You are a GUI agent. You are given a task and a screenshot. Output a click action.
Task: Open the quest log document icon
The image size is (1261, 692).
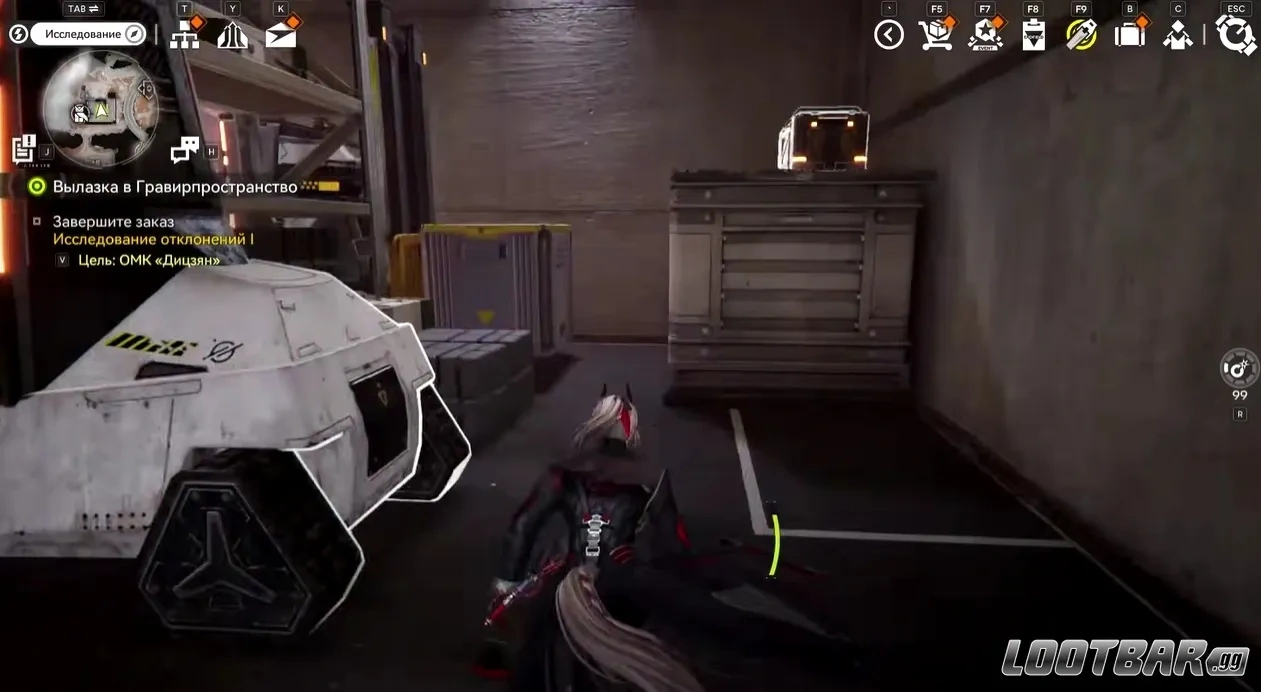point(24,149)
